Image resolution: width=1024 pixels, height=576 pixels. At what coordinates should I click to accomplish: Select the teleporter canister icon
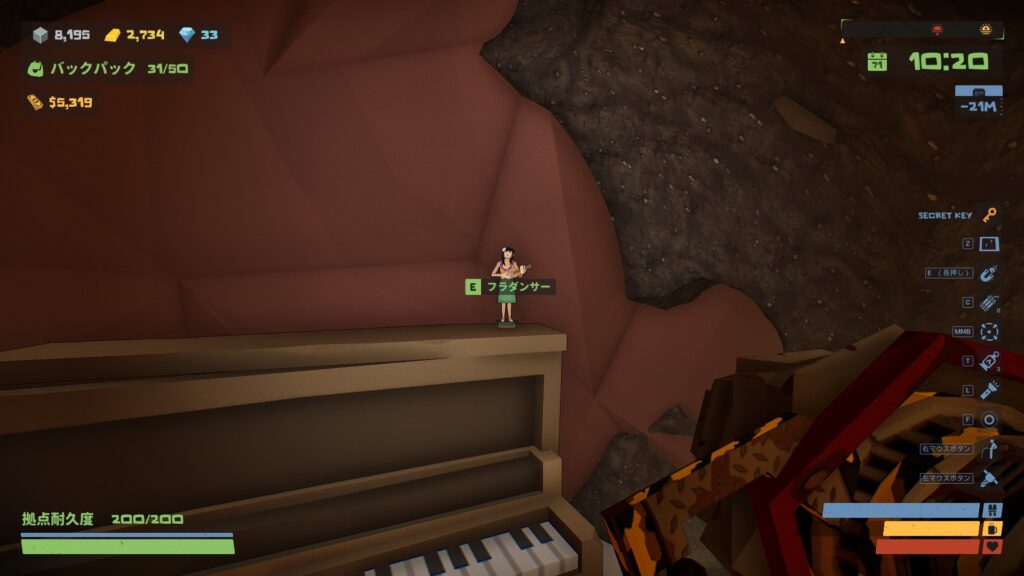[989, 361]
